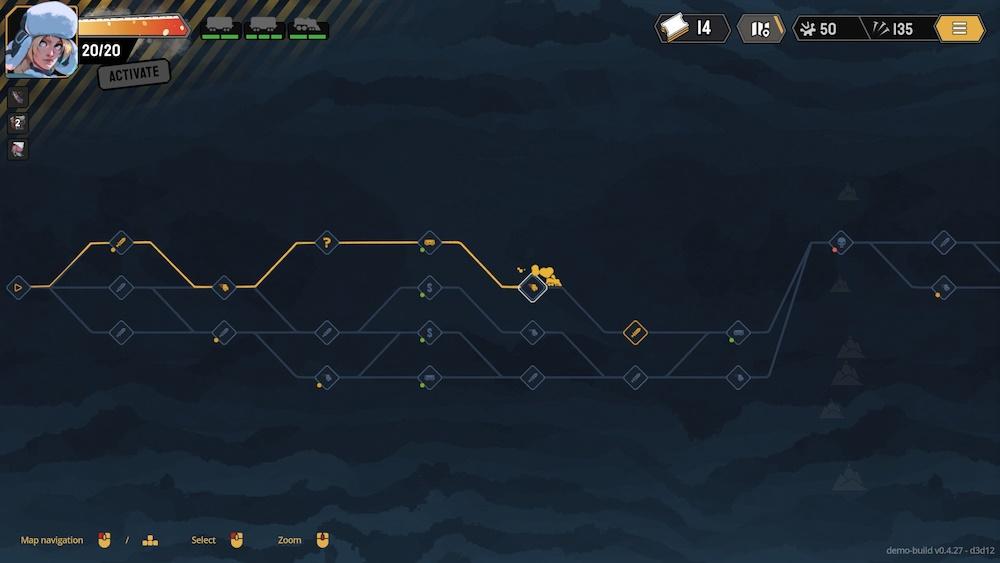
Task: Choose the skull boss node
Action: coord(841,242)
